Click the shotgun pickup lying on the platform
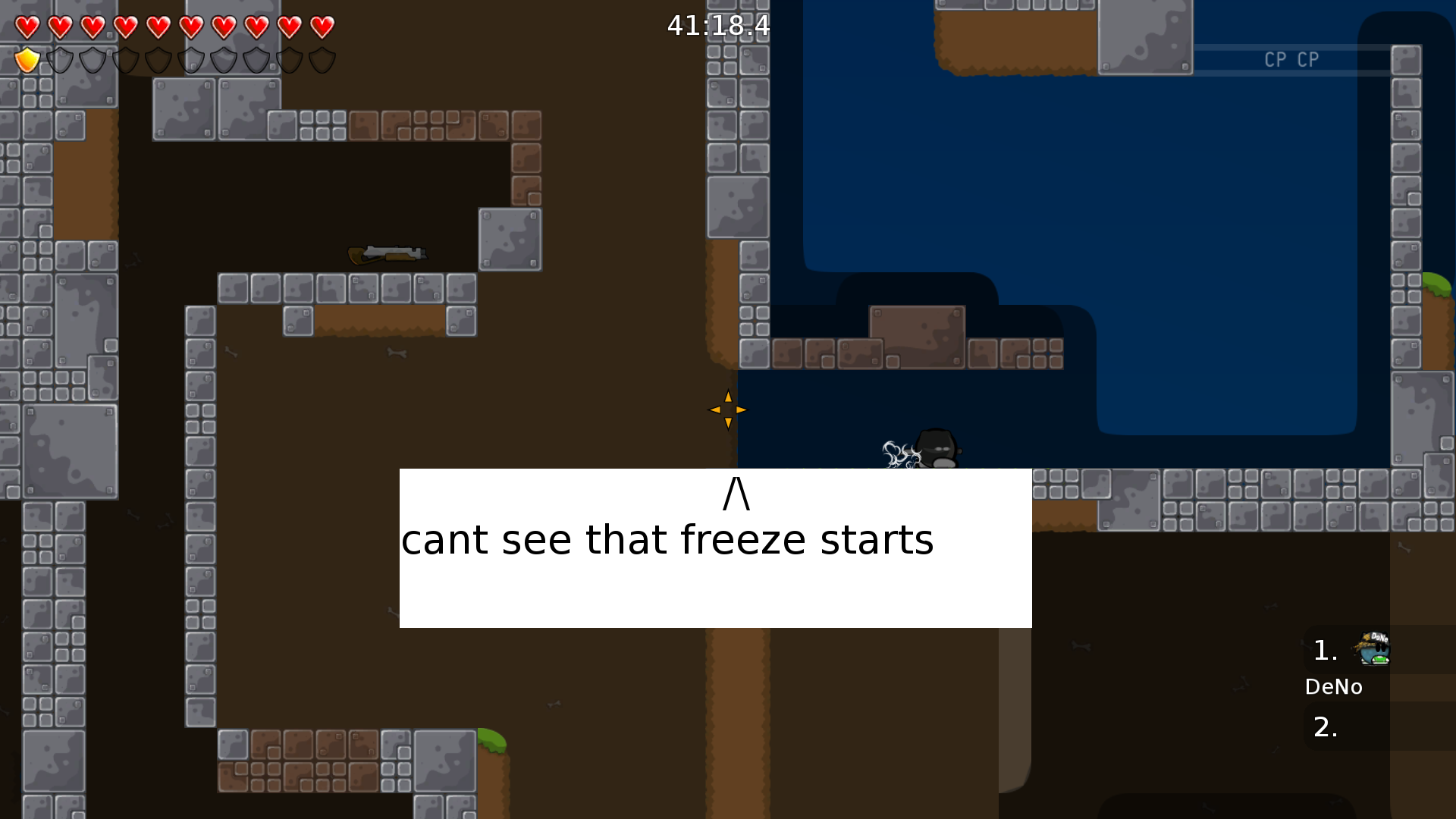Image resolution: width=1456 pixels, height=819 pixels. (x=387, y=253)
